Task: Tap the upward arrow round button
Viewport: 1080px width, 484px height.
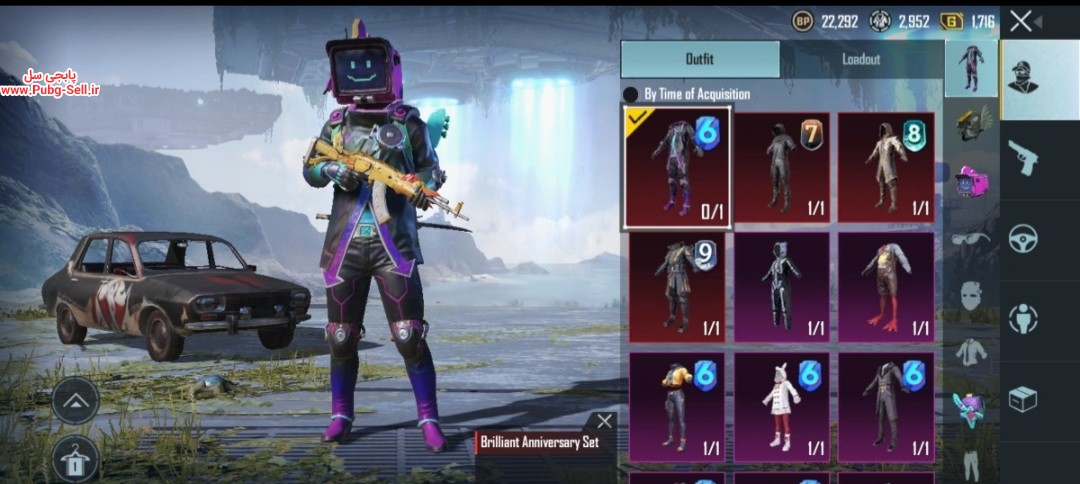Action: click(75, 400)
